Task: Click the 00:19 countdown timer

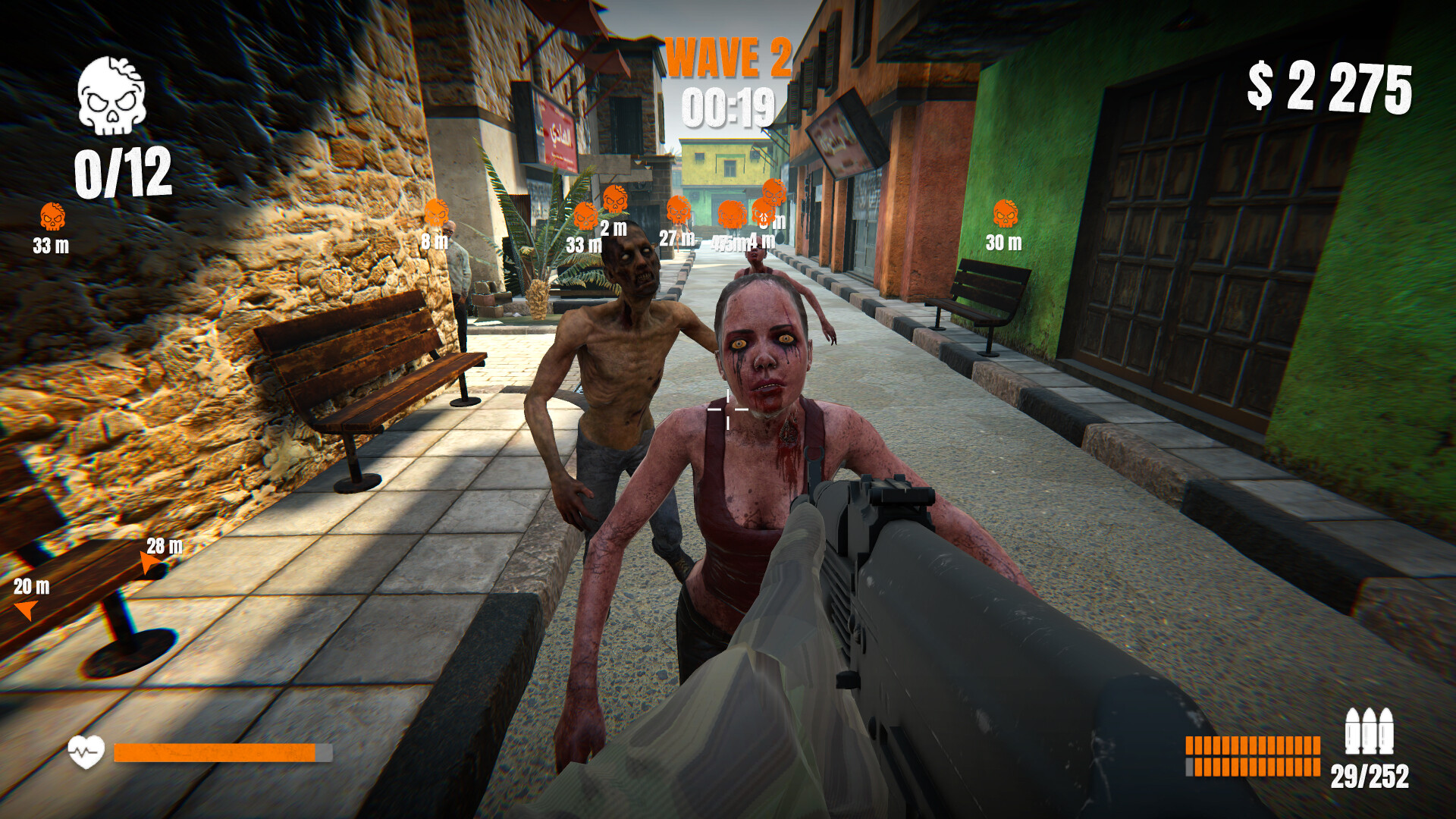Action: point(730,108)
